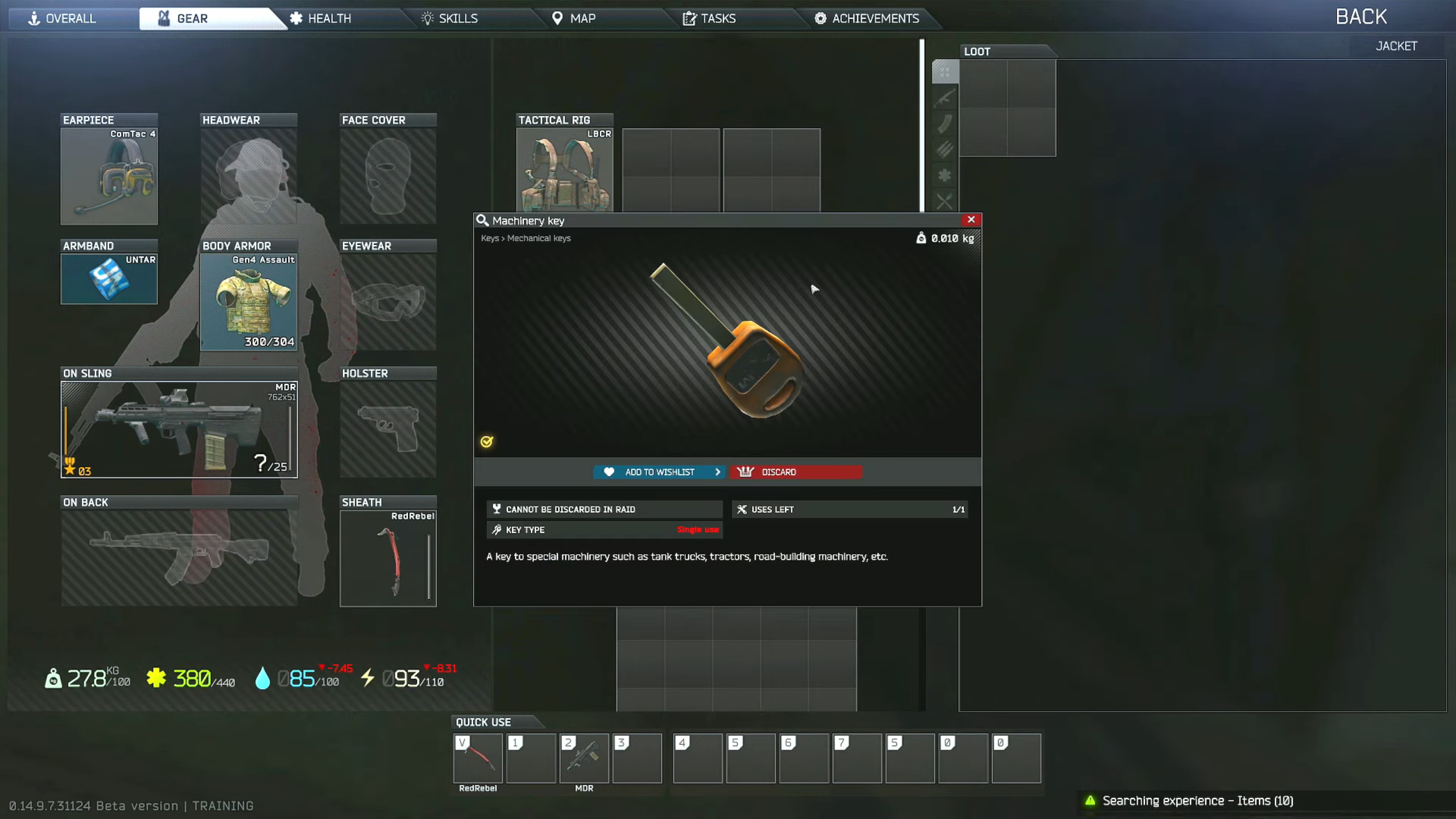Click the Discard button

point(795,471)
